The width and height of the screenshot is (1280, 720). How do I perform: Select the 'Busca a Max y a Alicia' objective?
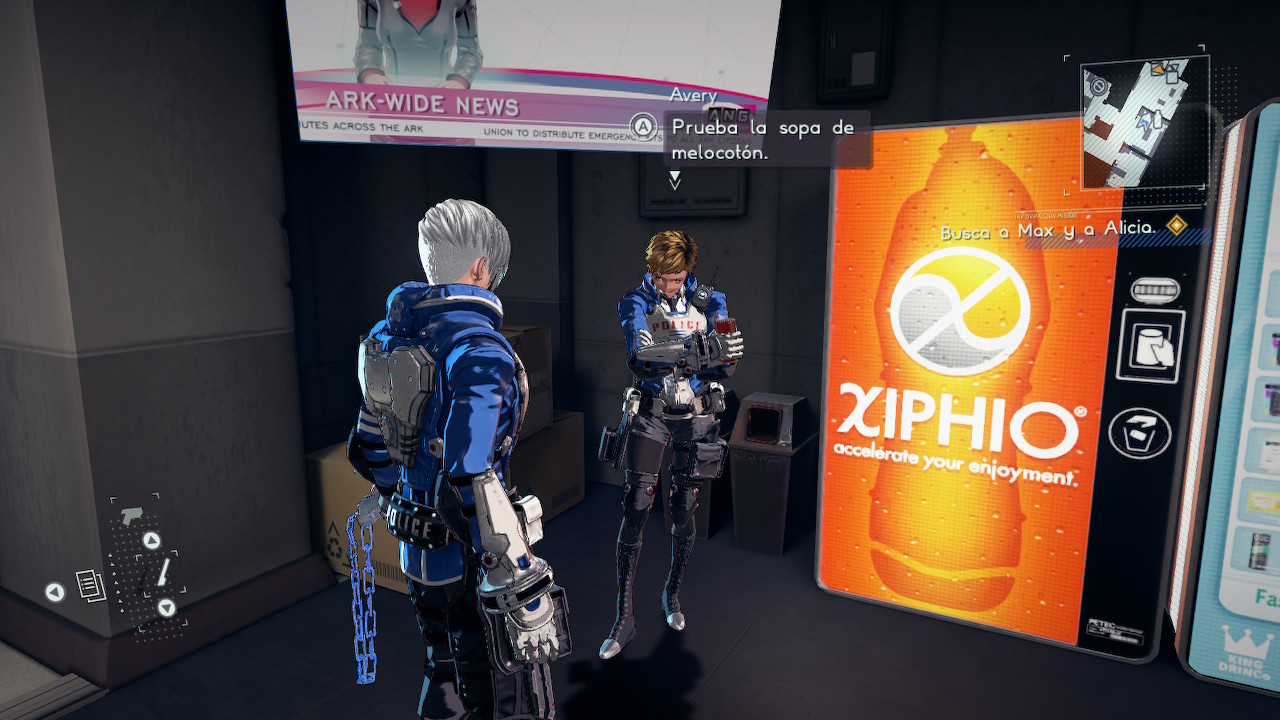click(1048, 229)
